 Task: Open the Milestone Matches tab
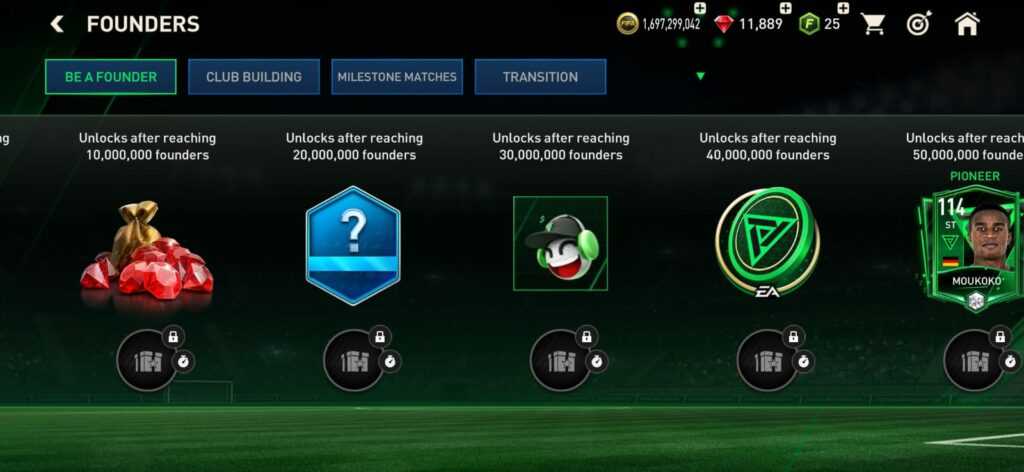point(397,77)
